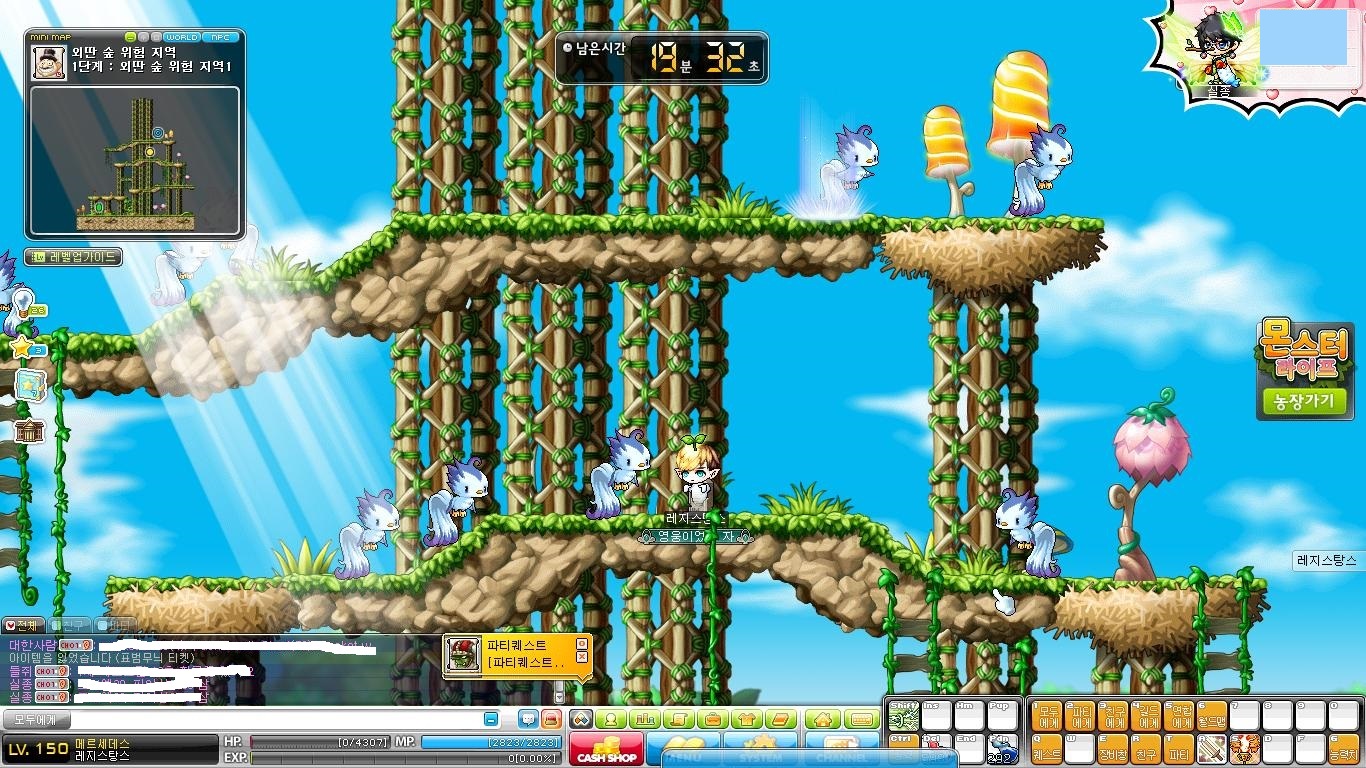Activate the sword skill quickslot

(1212, 747)
